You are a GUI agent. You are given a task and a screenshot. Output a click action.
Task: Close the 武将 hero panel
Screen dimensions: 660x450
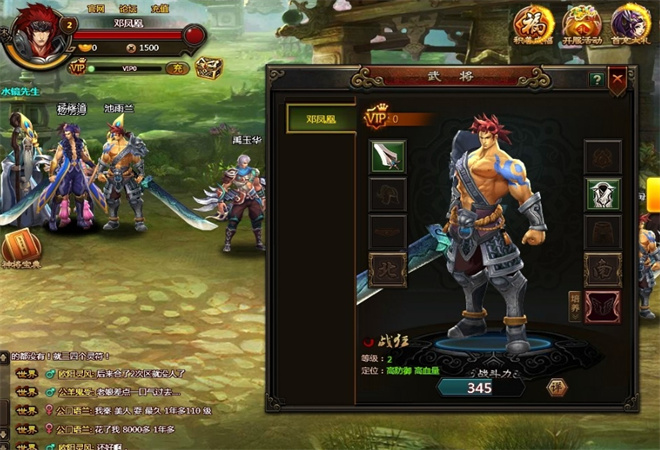618,79
